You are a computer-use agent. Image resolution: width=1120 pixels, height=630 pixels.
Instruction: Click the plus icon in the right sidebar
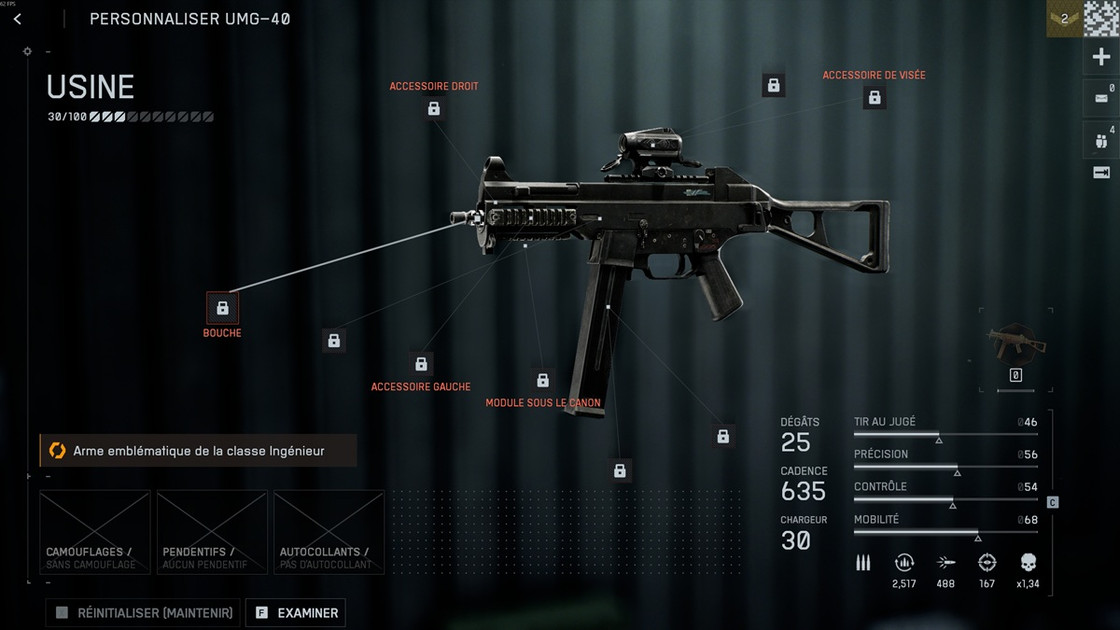pos(1101,58)
